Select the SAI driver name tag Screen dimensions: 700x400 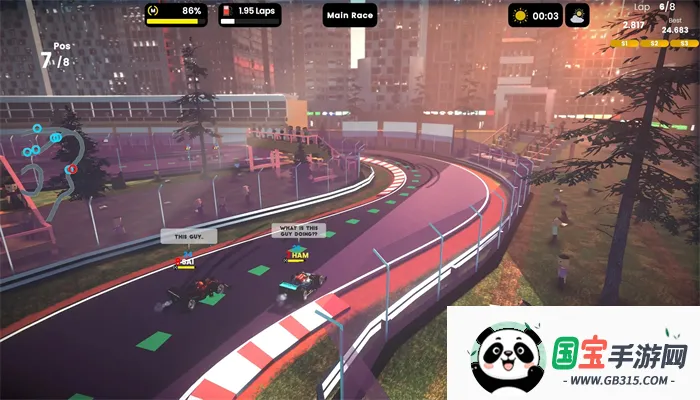coord(185,262)
